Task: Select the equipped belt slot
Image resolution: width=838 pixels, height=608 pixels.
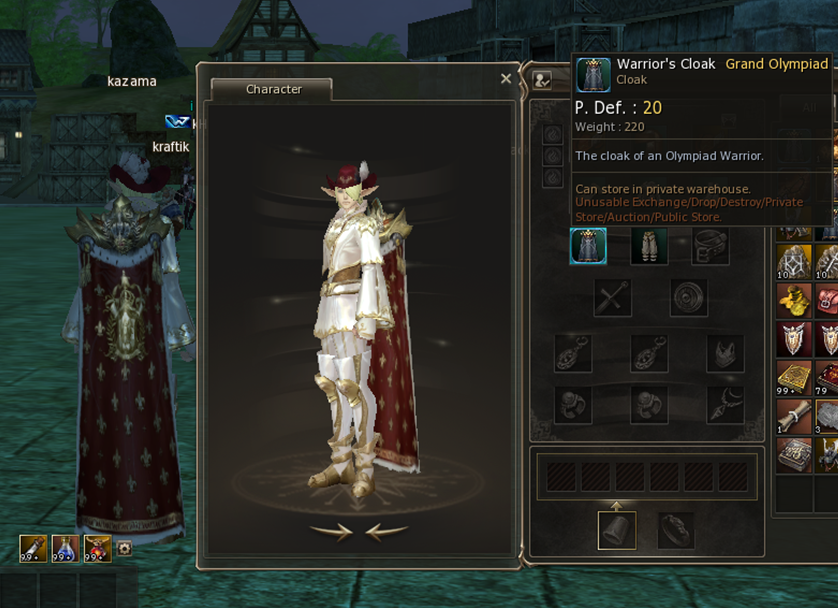Action: pyautogui.click(x=710, y=246)
